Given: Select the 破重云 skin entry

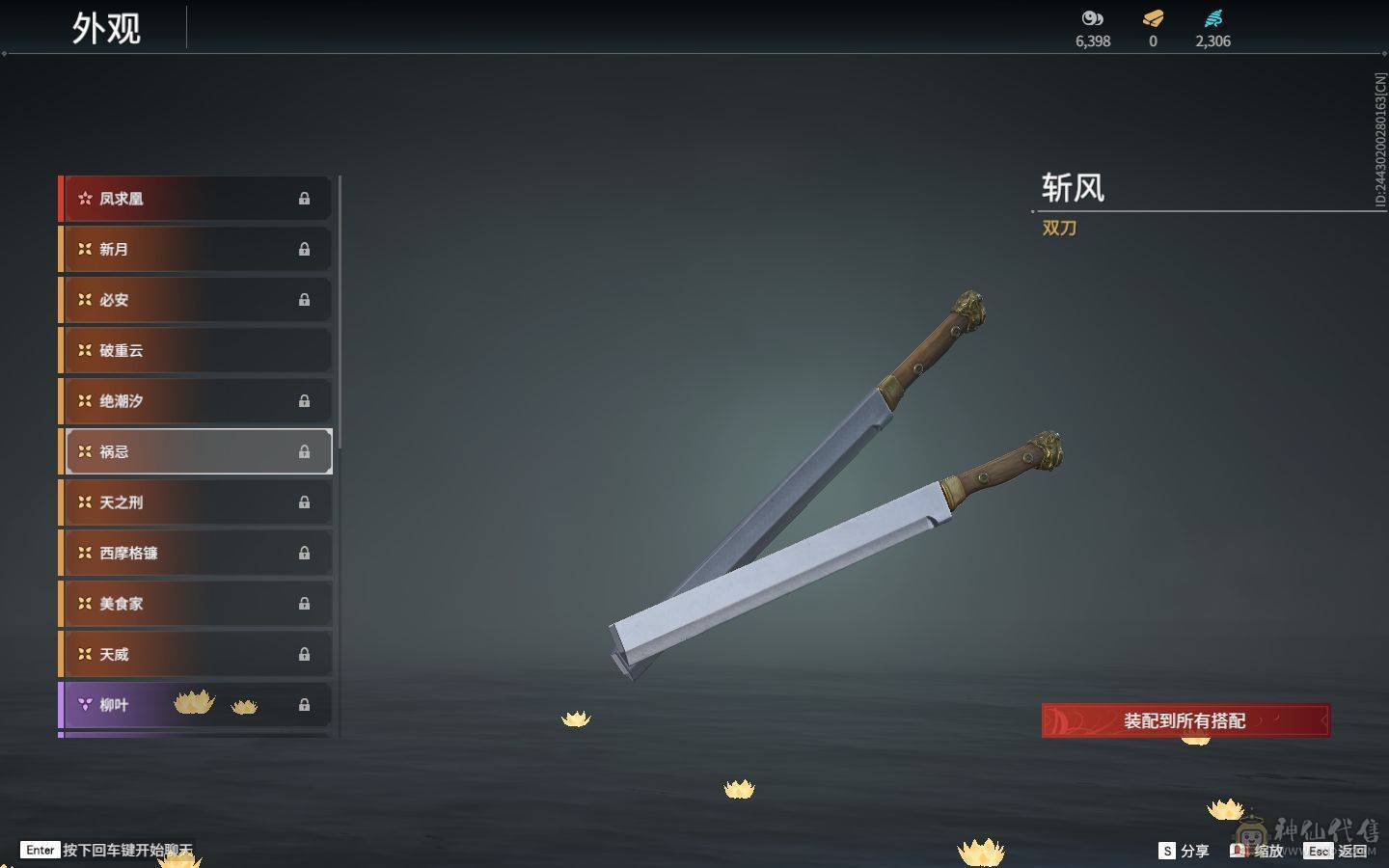Looking at the screenshot, I should 193,350.
